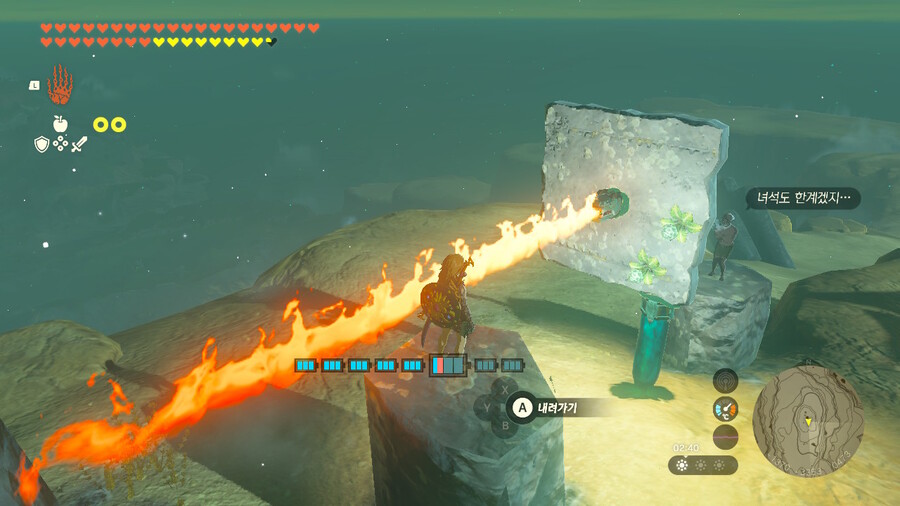Open the circular minimap
900x506 pixels.
(x=807, y=419)
